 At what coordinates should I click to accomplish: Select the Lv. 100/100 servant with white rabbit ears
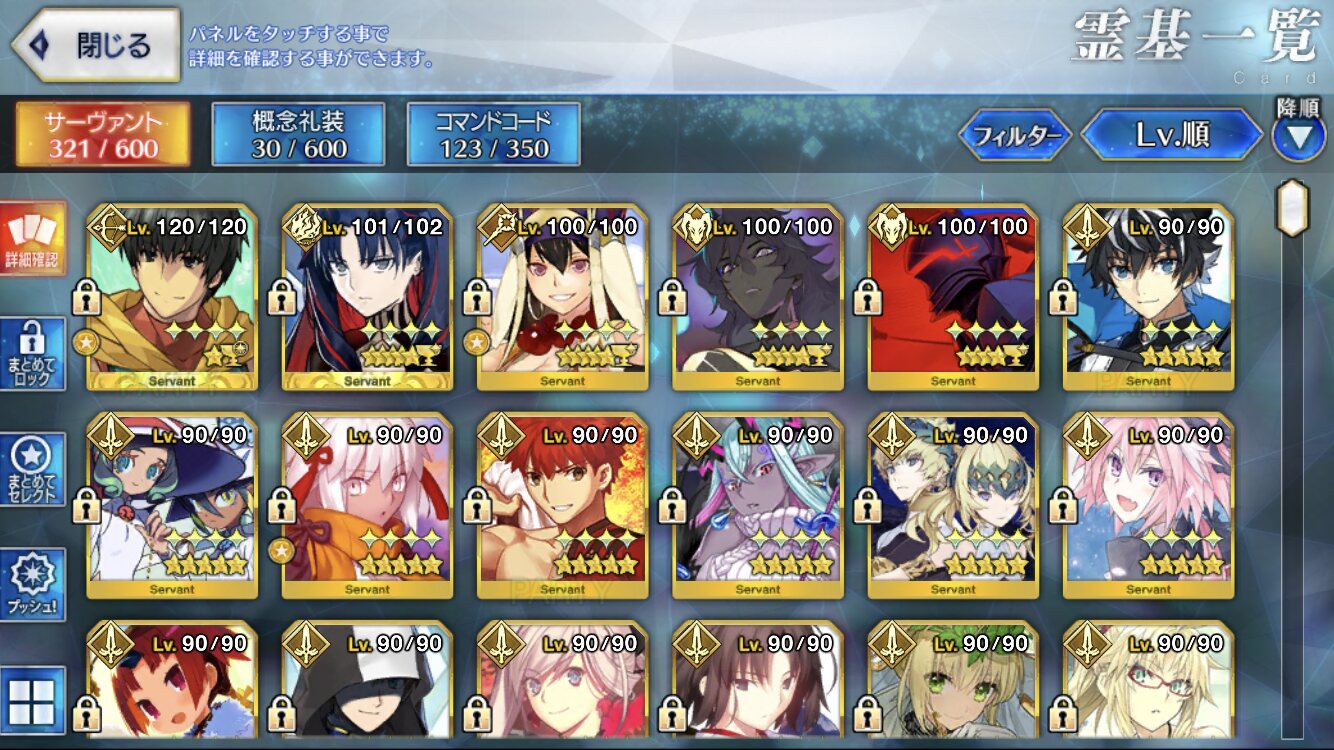562,298
